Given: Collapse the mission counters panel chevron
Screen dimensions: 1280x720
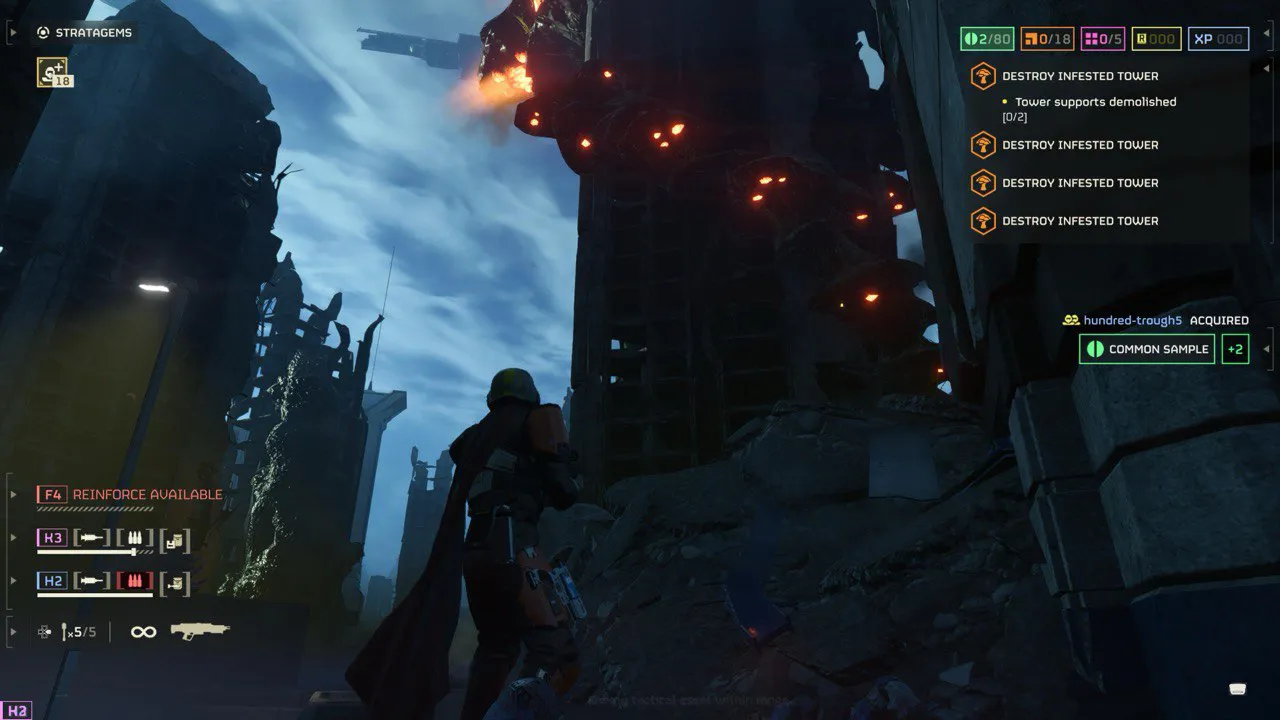Looking at the screenshot, I should pos(1266,33).
